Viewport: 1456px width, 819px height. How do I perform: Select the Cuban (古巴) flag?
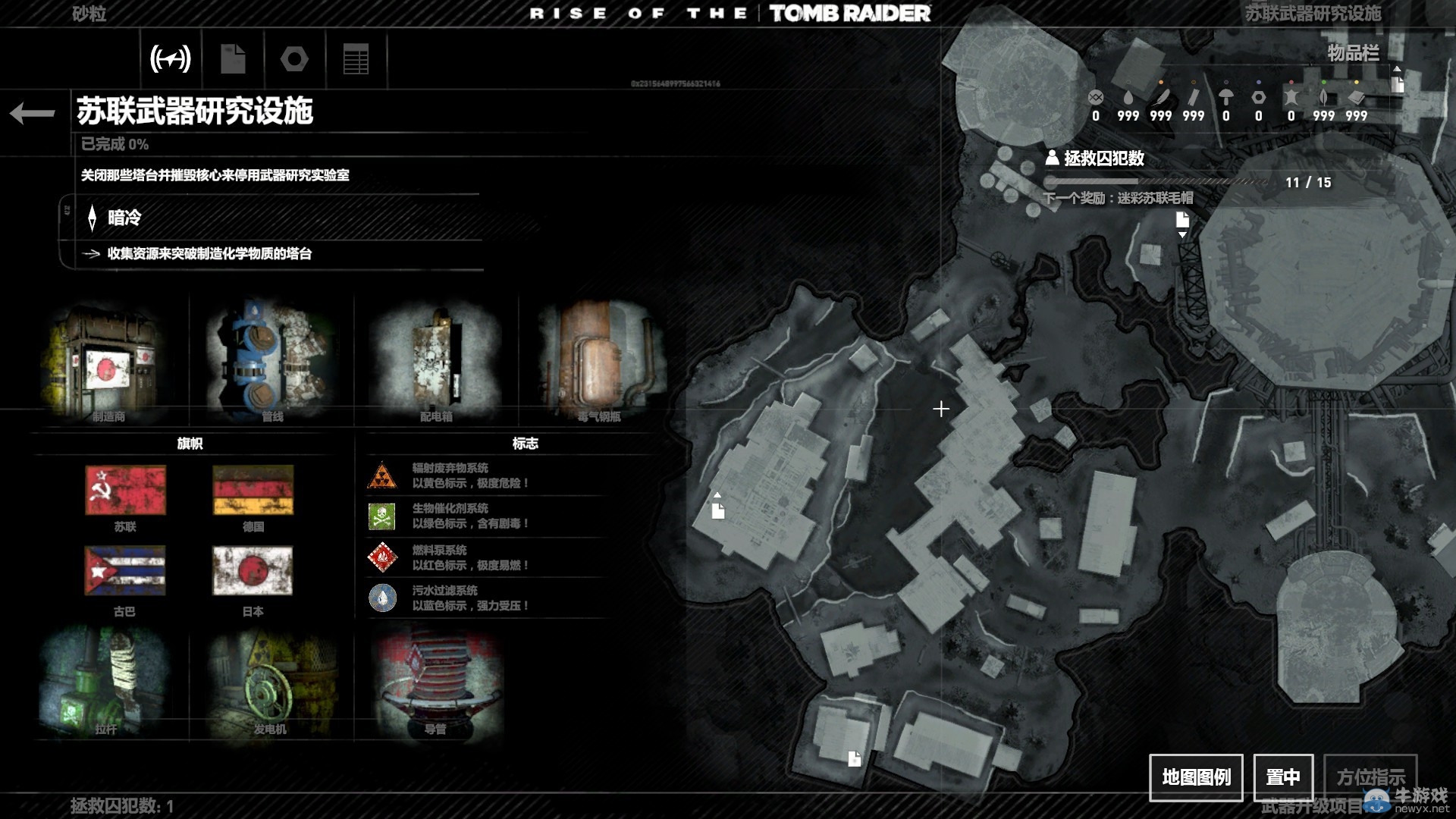pyautogui.click(x=125, y=571)
